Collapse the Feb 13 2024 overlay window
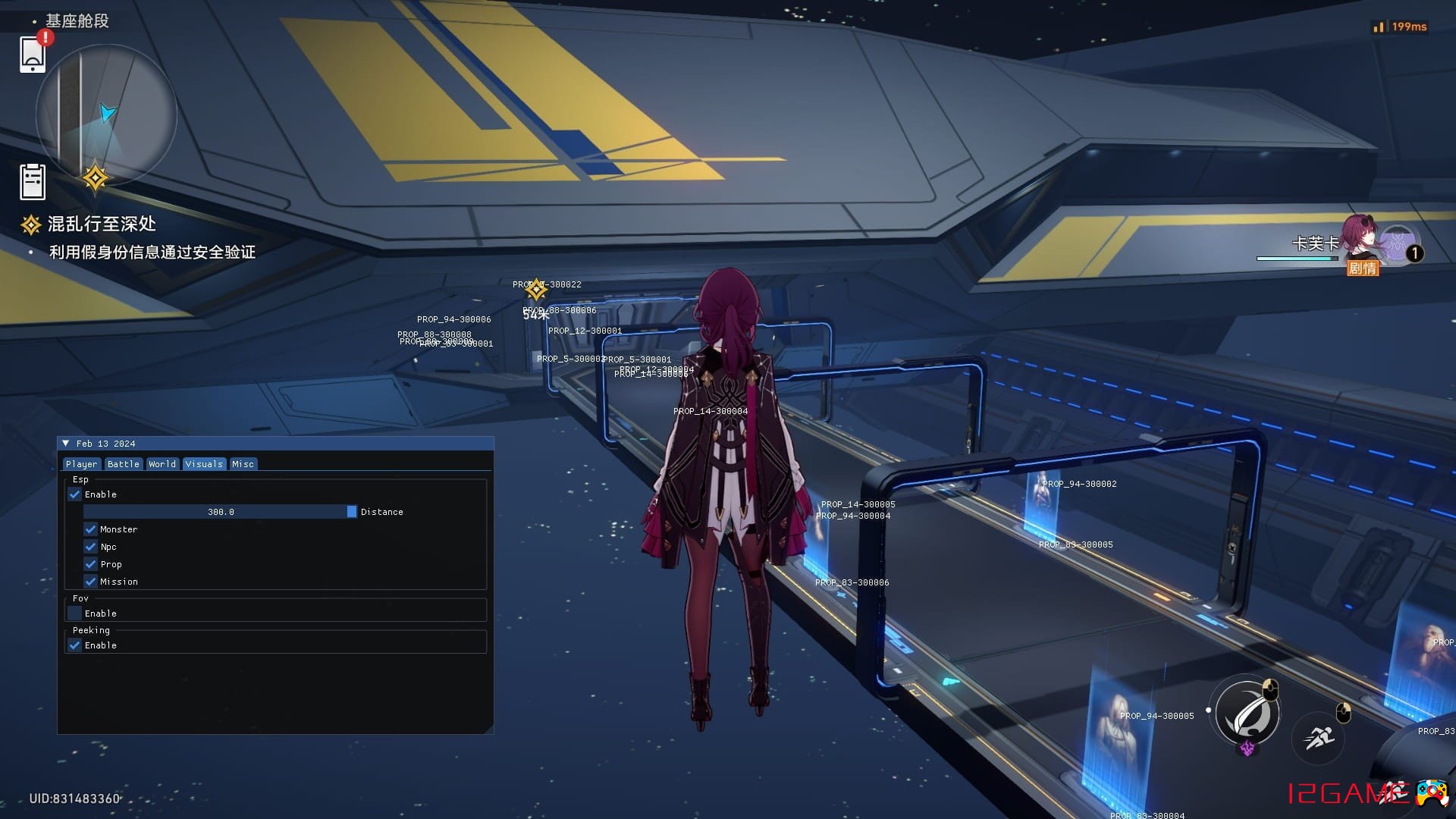 pyautogui.click(x=66, y=444)
